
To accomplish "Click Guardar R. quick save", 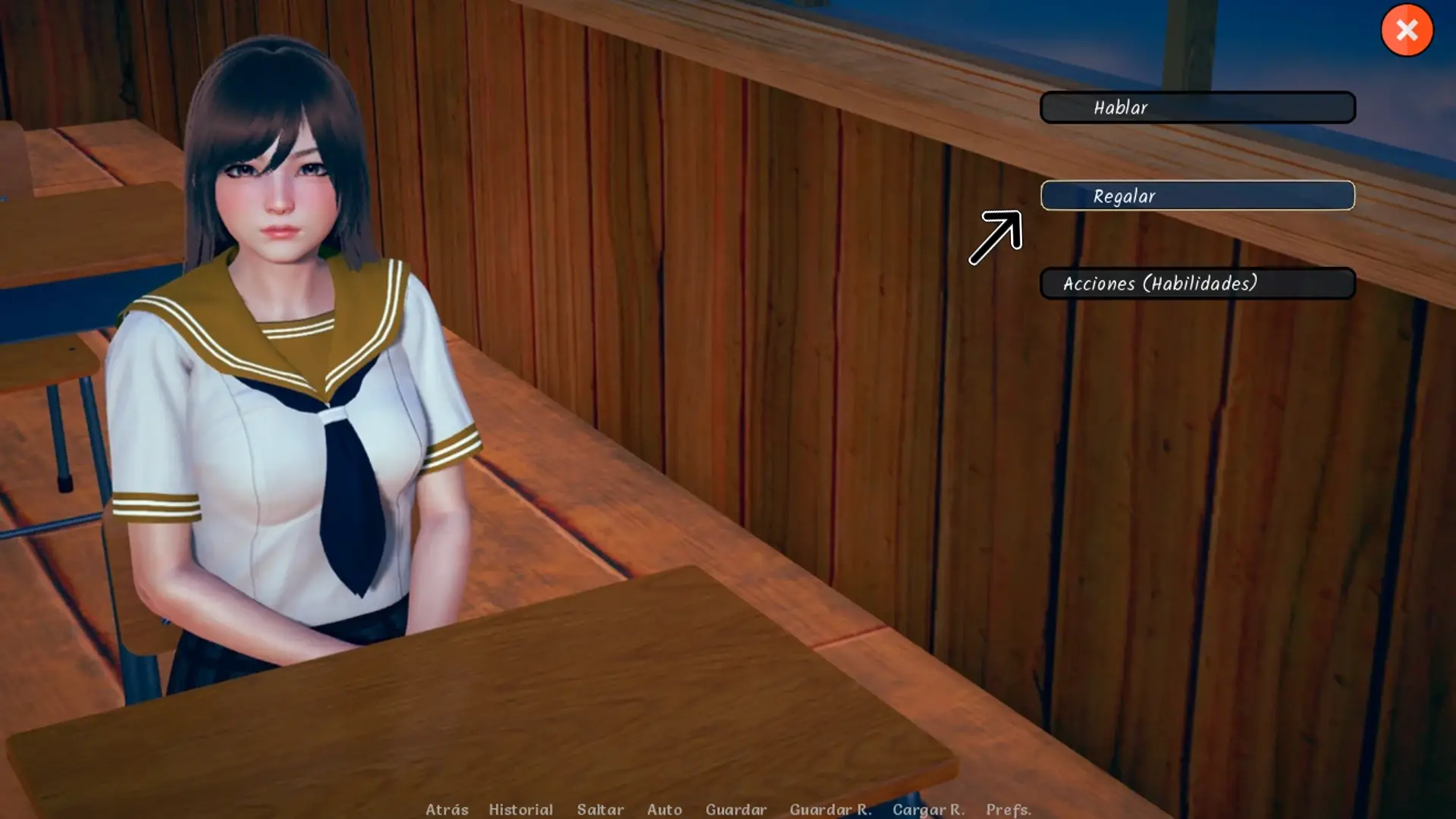I will 830,809.
